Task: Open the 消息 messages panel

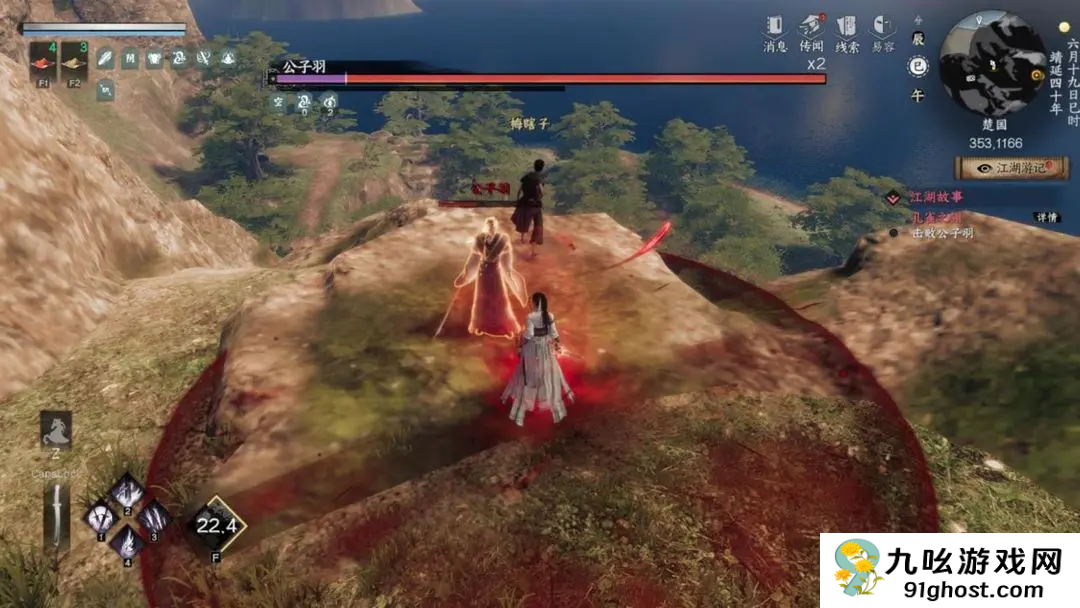Action: [775, 30]
